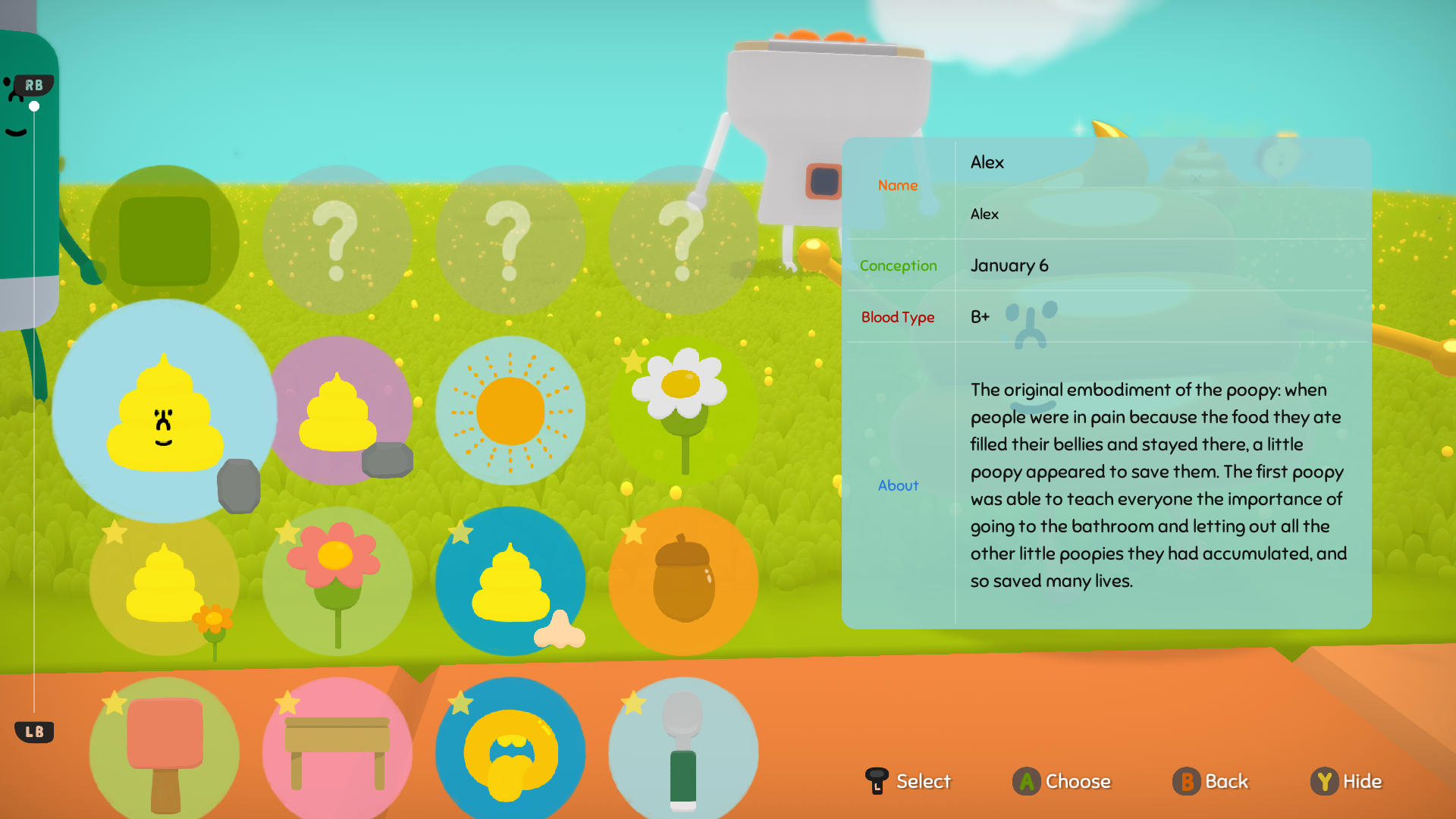The height and width of the screenshot is (819, 1456).
Task: Select the acorn character tile
Action: point(683,582)
